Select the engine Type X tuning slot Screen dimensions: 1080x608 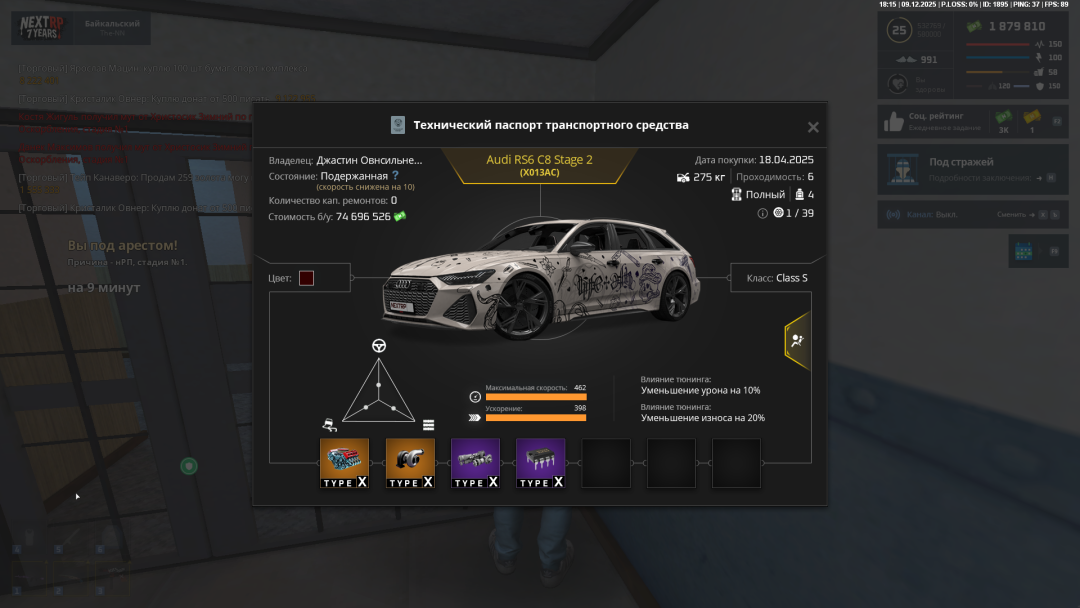coord(344,463)
